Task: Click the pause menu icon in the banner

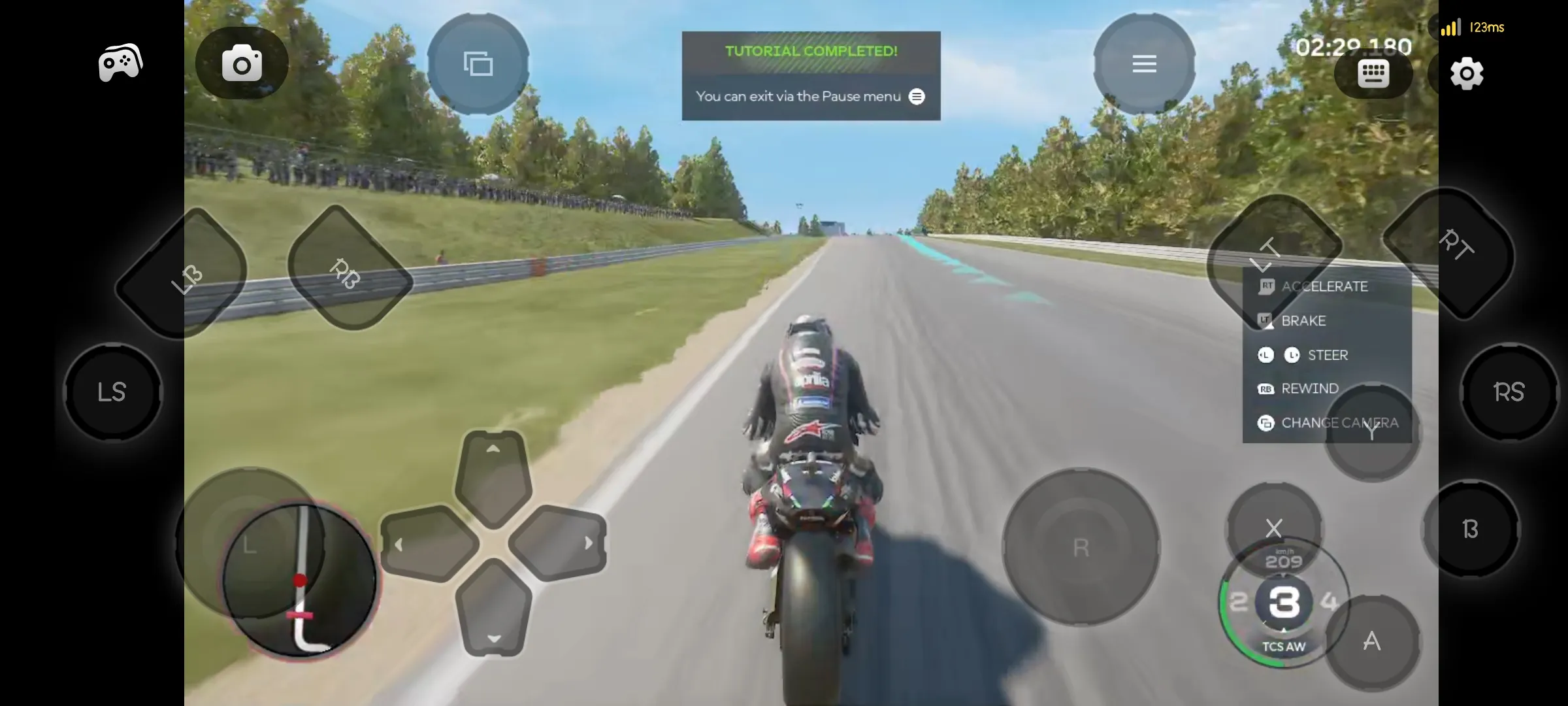Action: (x=917, y=96)
